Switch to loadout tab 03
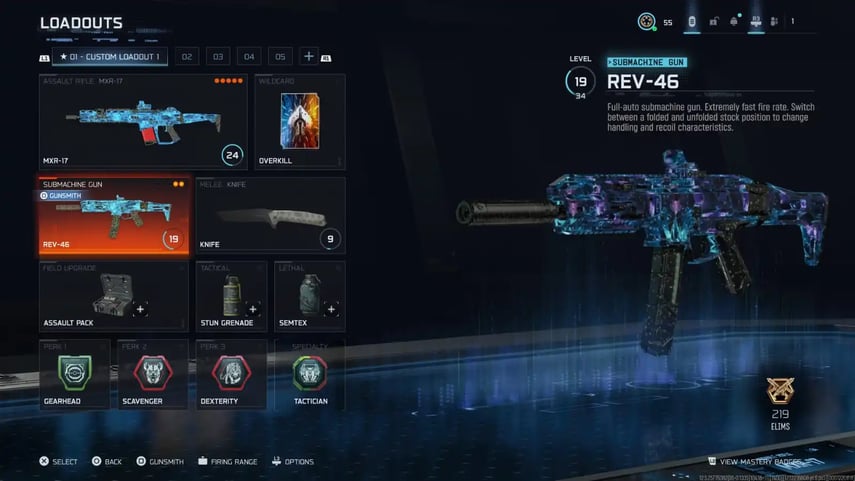 pos(217,57)
